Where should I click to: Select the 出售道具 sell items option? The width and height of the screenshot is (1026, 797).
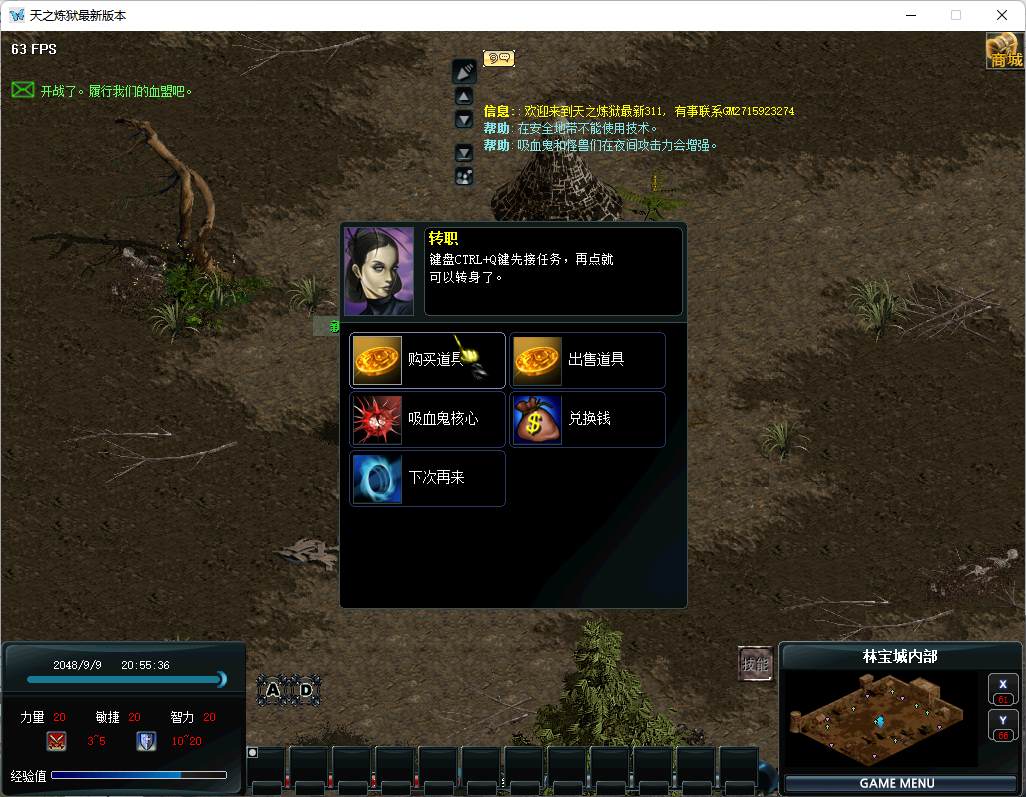587,360
